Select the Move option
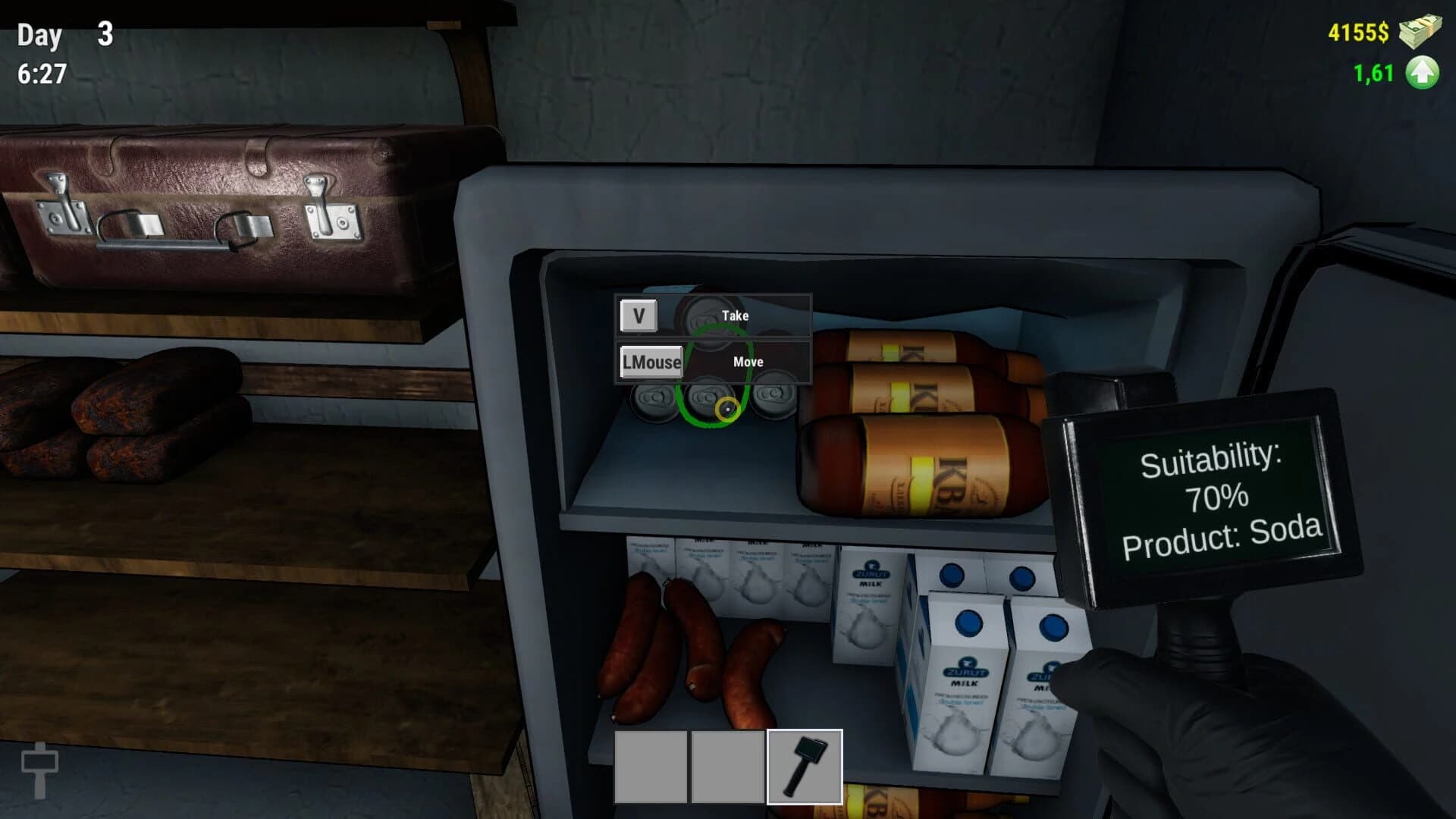Screen dimensions: 1456x819 (x=749, y=362)
